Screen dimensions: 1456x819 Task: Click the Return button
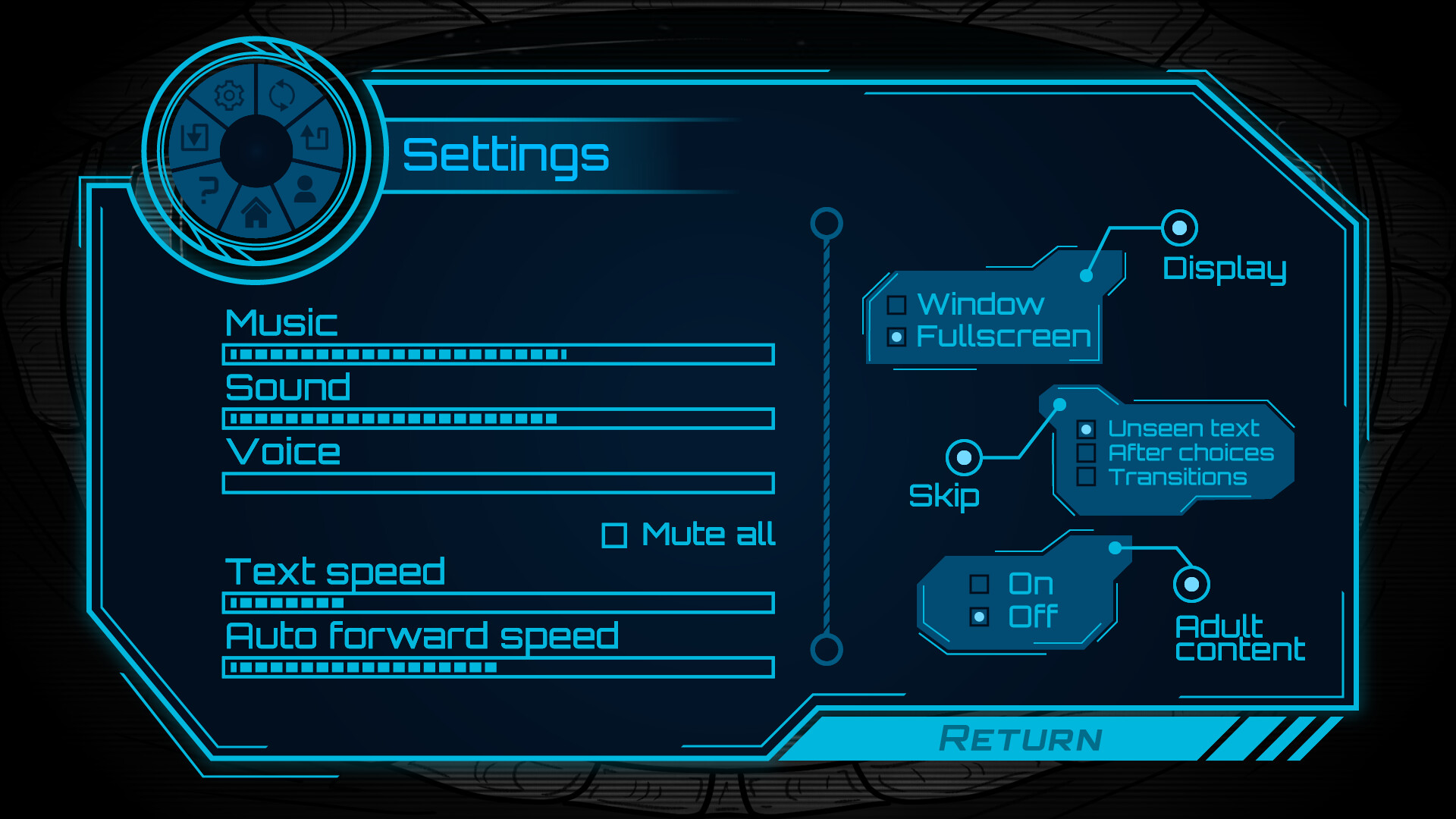tap(1020, 736)
